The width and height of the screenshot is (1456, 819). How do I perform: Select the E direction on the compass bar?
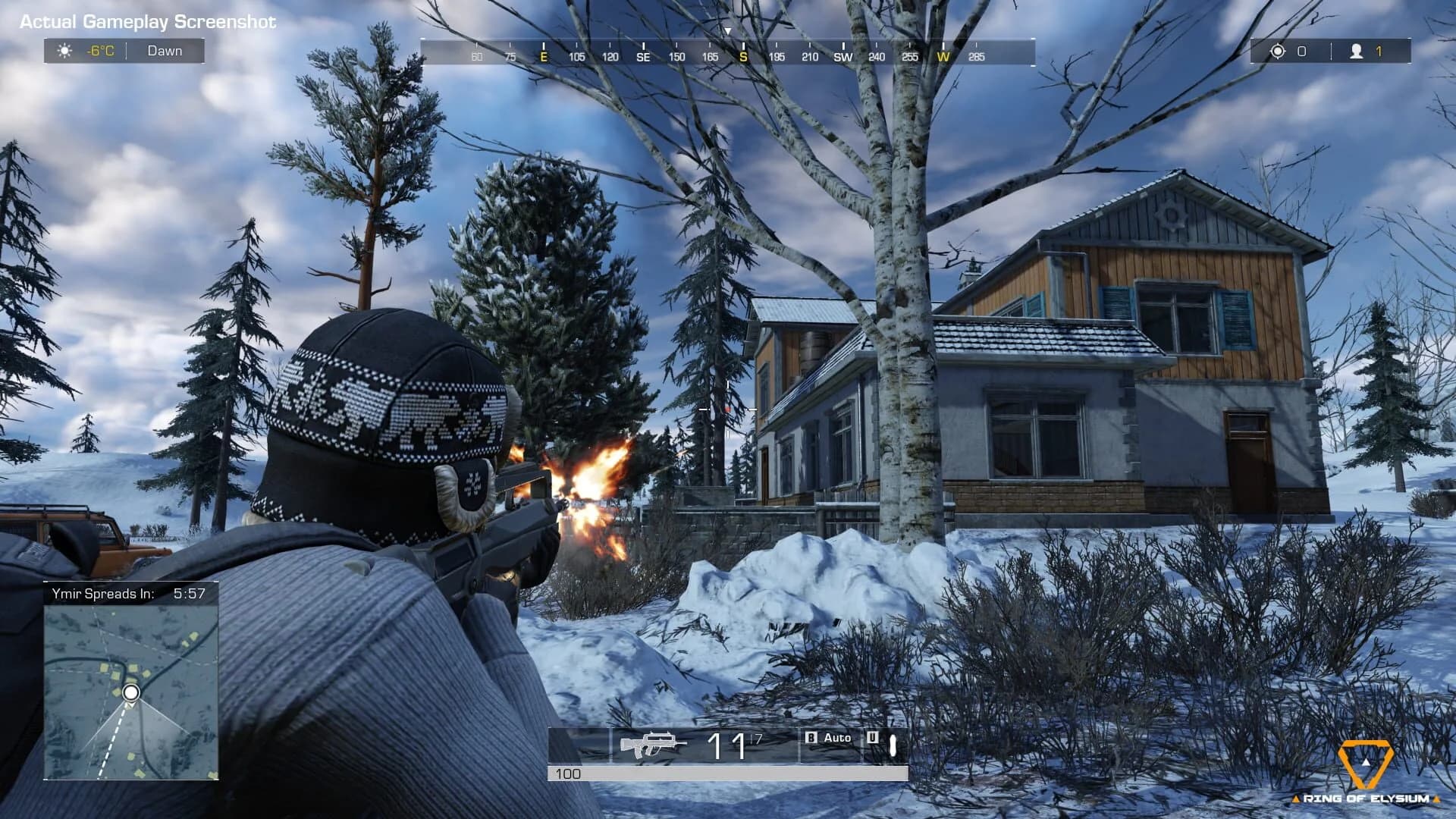pos(543,56)
